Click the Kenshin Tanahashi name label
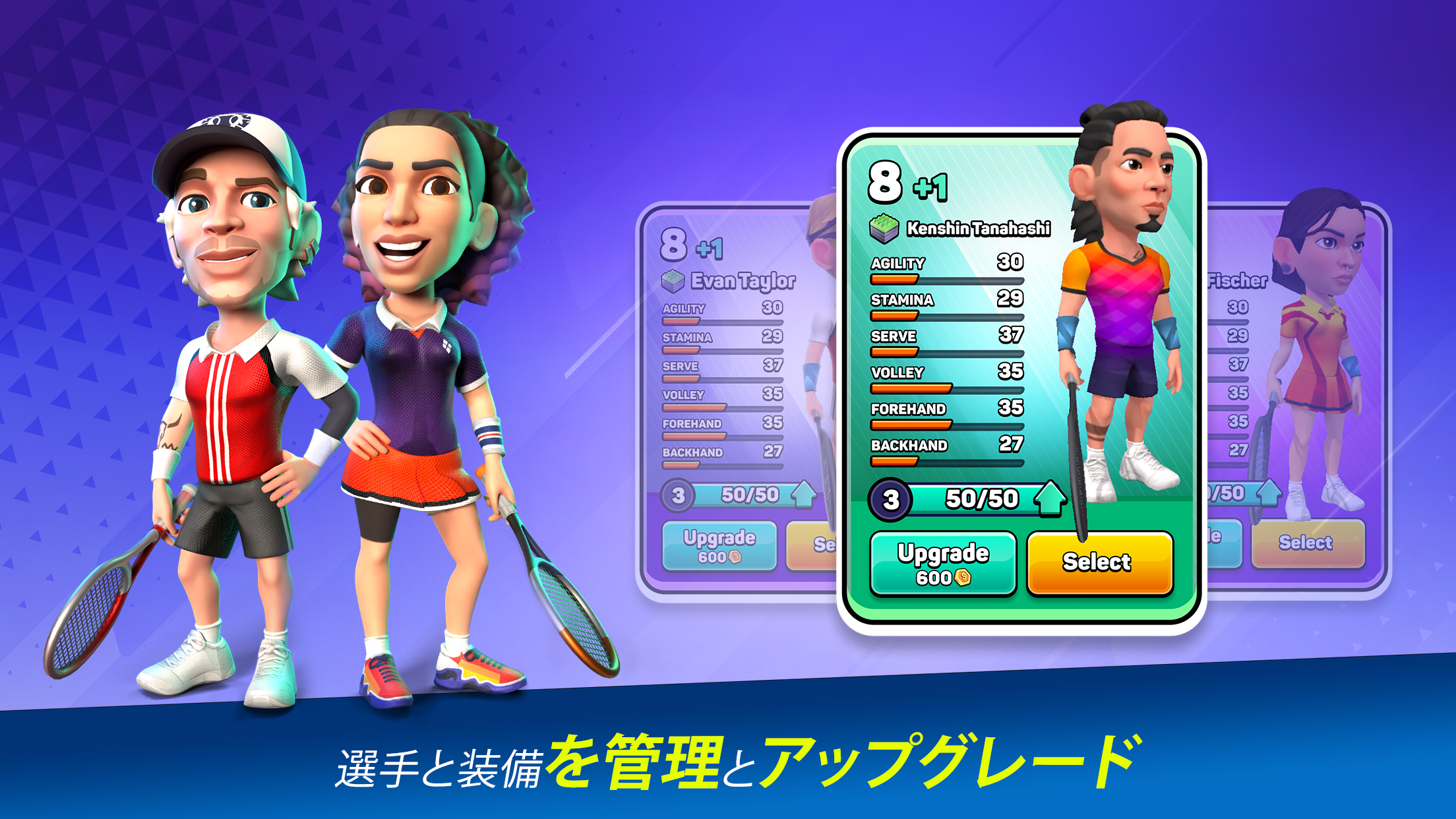The width and height of the screenshot is (1456, 819). click(977, 229)
